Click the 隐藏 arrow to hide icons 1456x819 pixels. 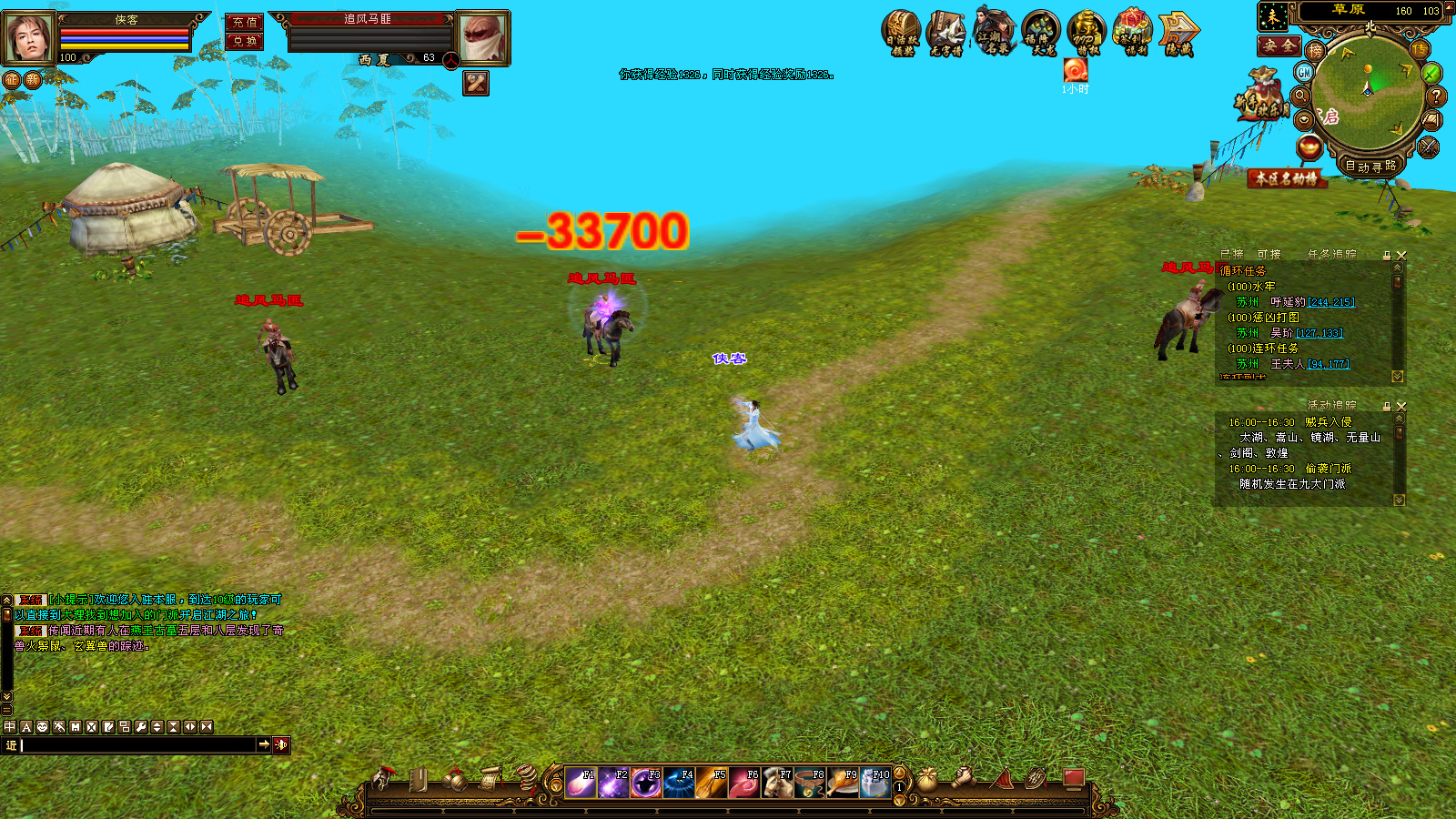(x=1179, y=34)
